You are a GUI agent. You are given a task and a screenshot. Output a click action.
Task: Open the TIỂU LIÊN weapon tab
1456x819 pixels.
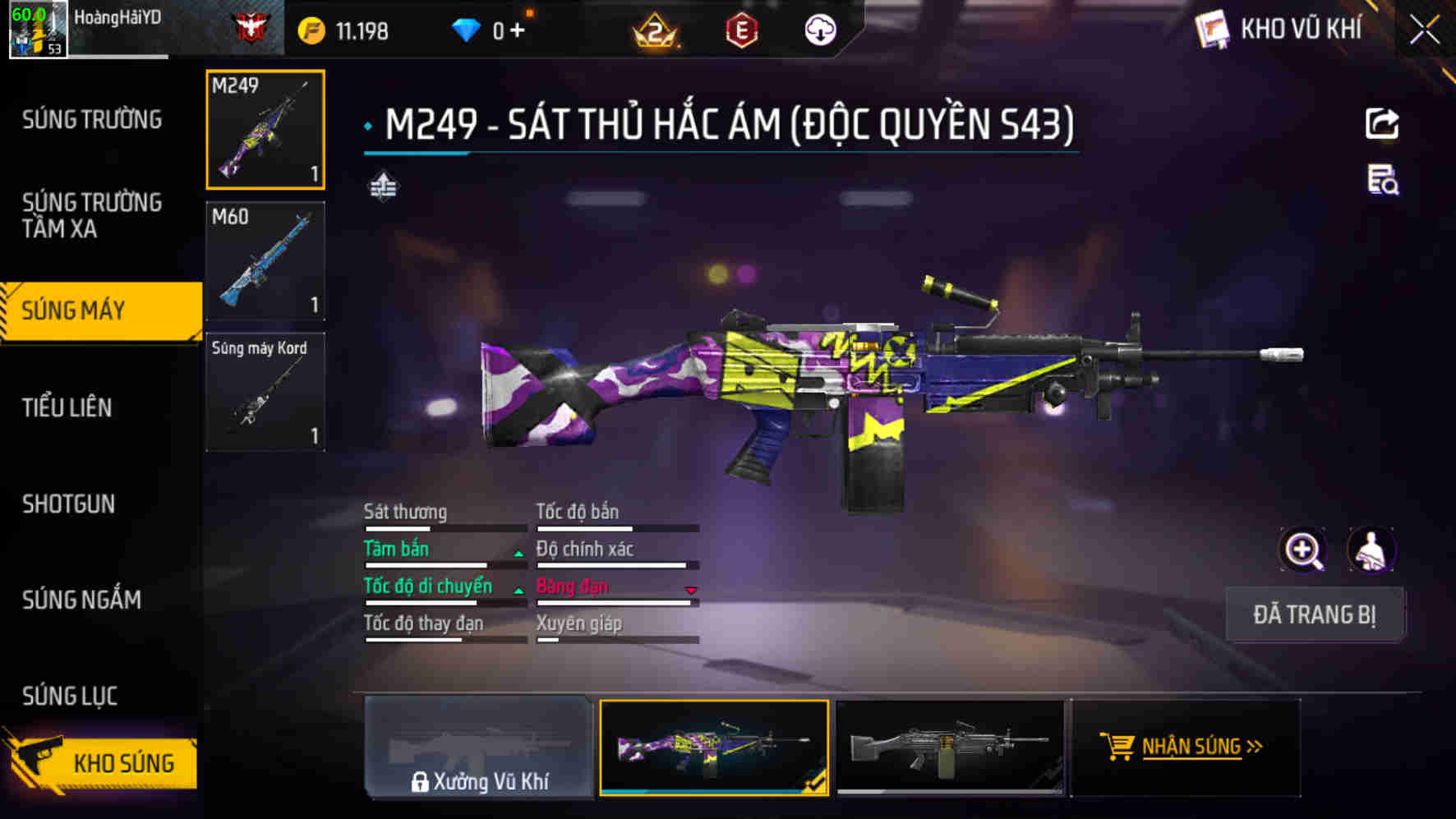point(68,407)
